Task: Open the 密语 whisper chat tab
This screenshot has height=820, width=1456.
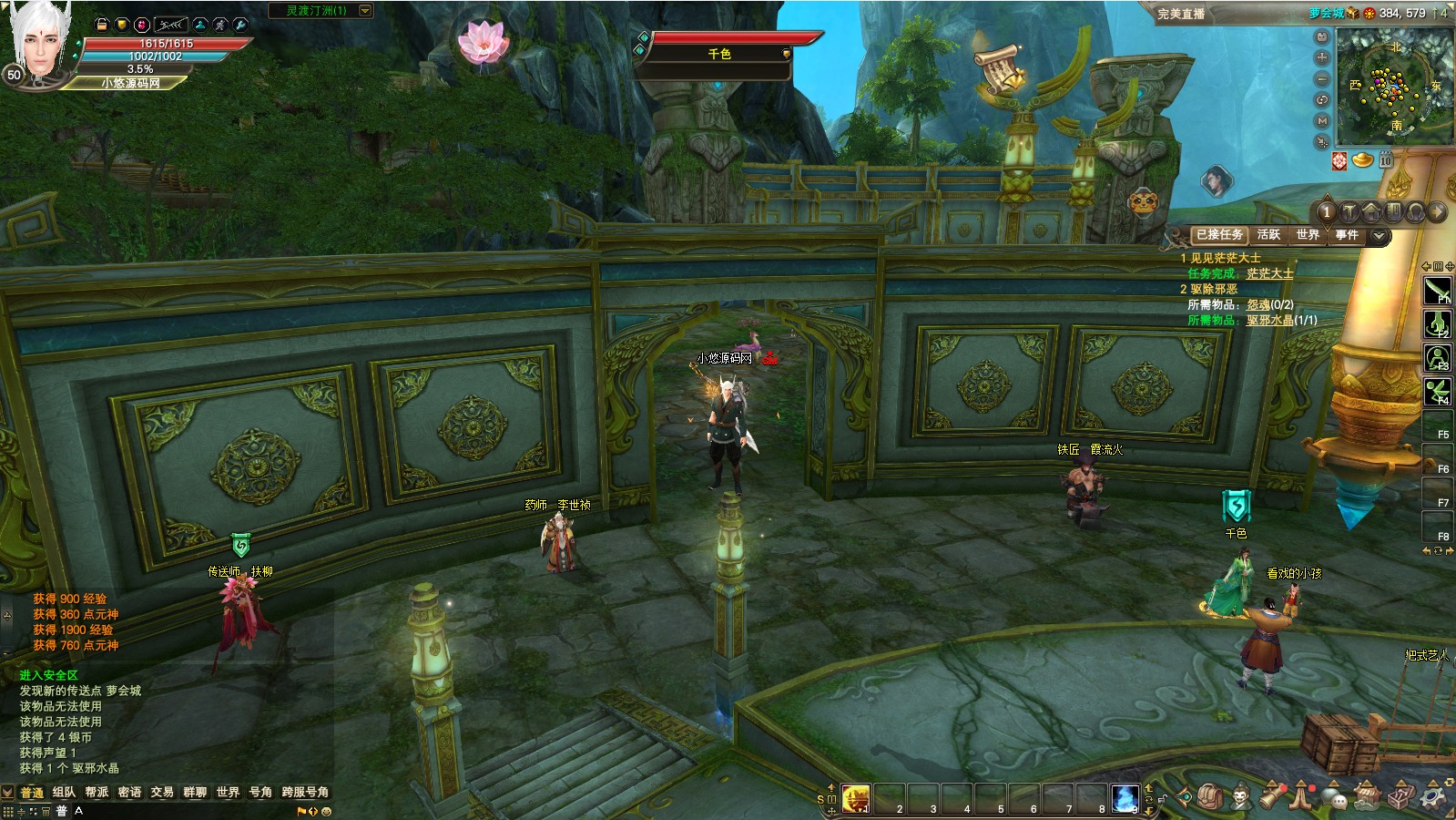Action: (129, 792)
